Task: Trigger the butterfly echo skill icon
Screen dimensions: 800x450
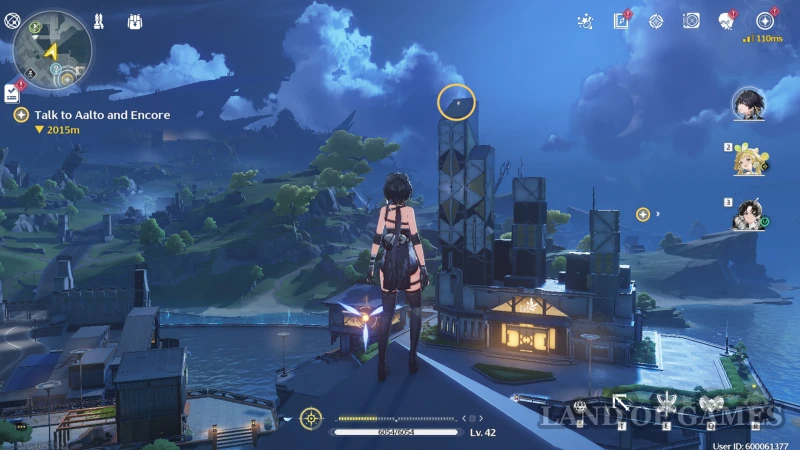Action: [711, 403]
